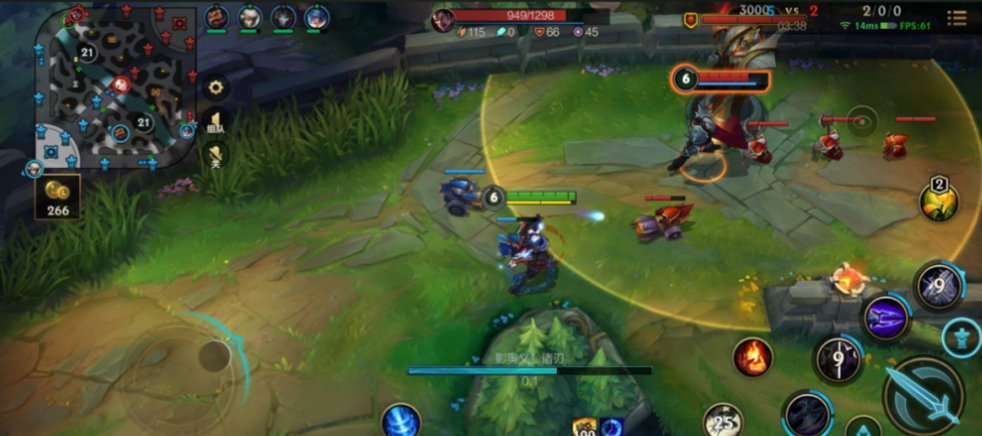Open the scoreboard menu with three lines
The height and width of the screenshot is (436, 982).
(957, 18)
